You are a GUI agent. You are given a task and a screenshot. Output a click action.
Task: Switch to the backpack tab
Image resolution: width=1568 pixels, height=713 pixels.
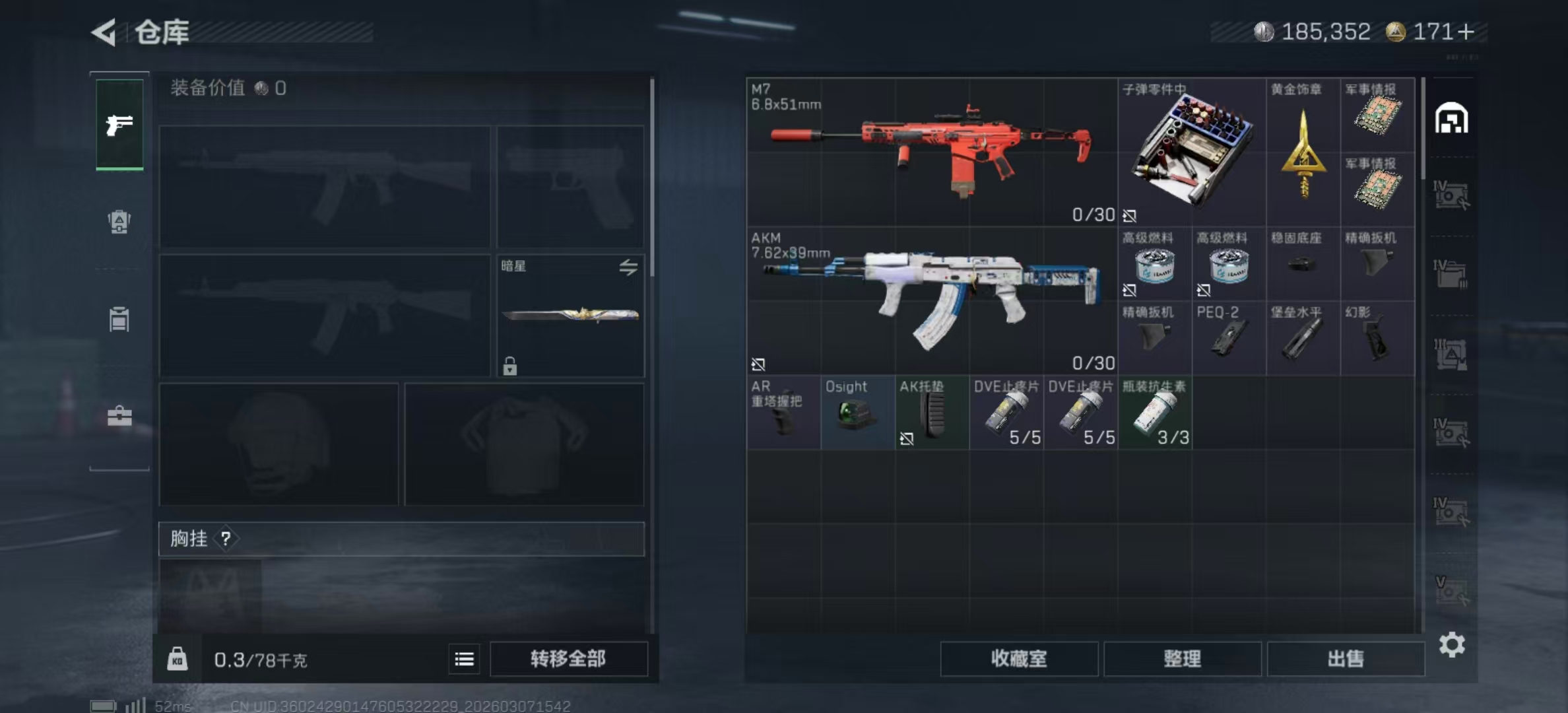[119, 222]
